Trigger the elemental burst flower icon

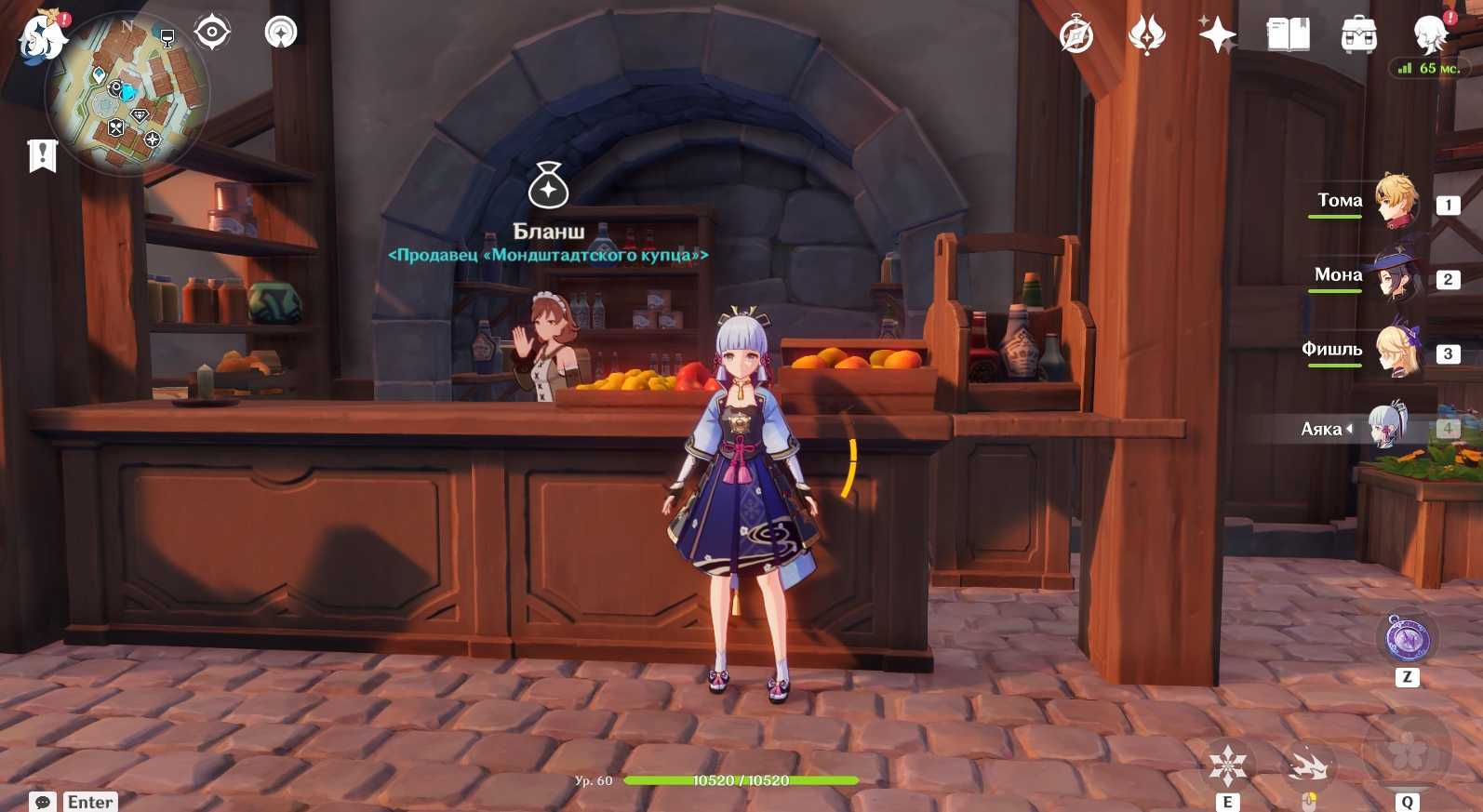click(1407, 750)
